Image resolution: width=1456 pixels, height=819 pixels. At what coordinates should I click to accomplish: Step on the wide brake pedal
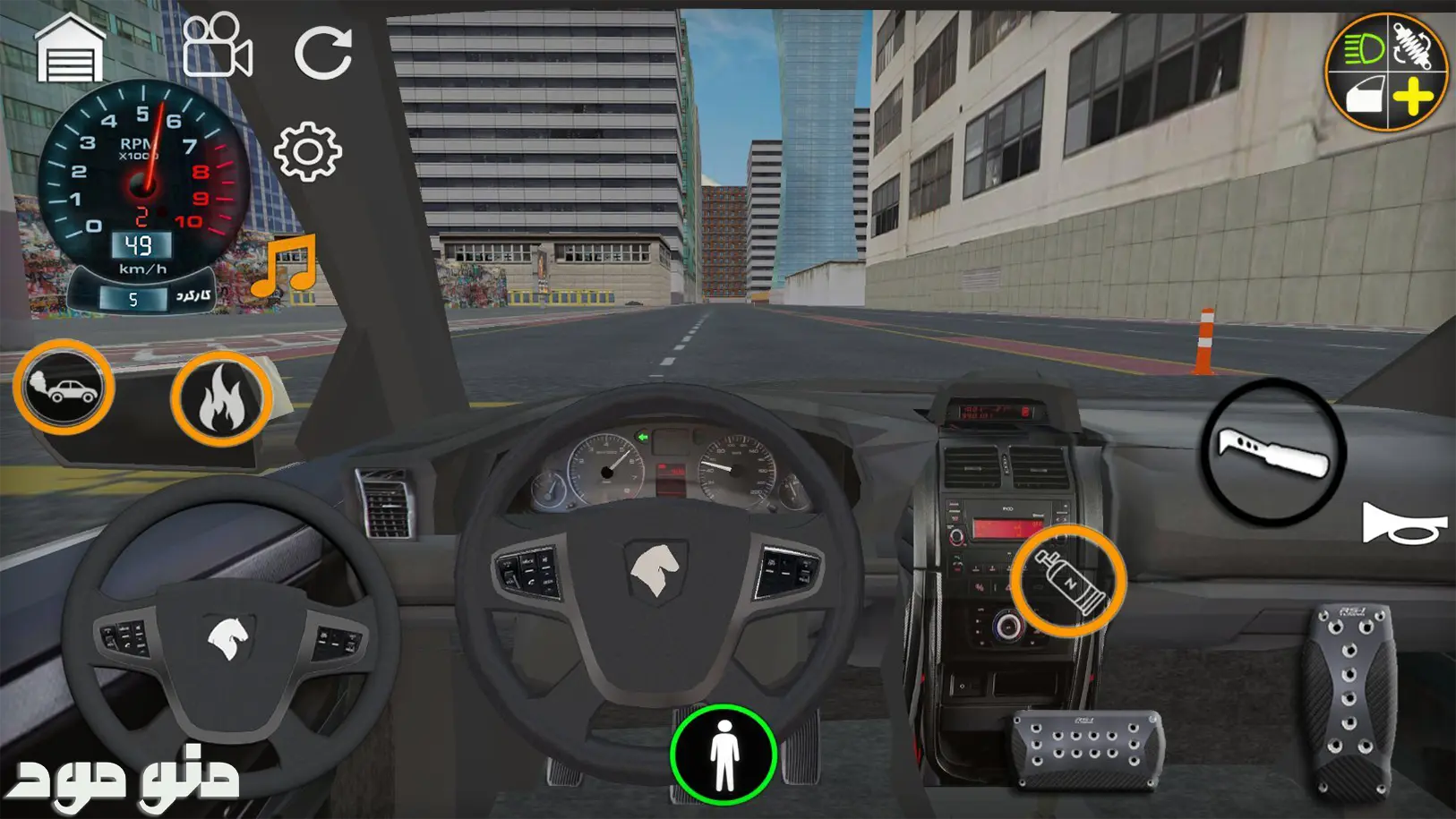[x=1088, y=749]
